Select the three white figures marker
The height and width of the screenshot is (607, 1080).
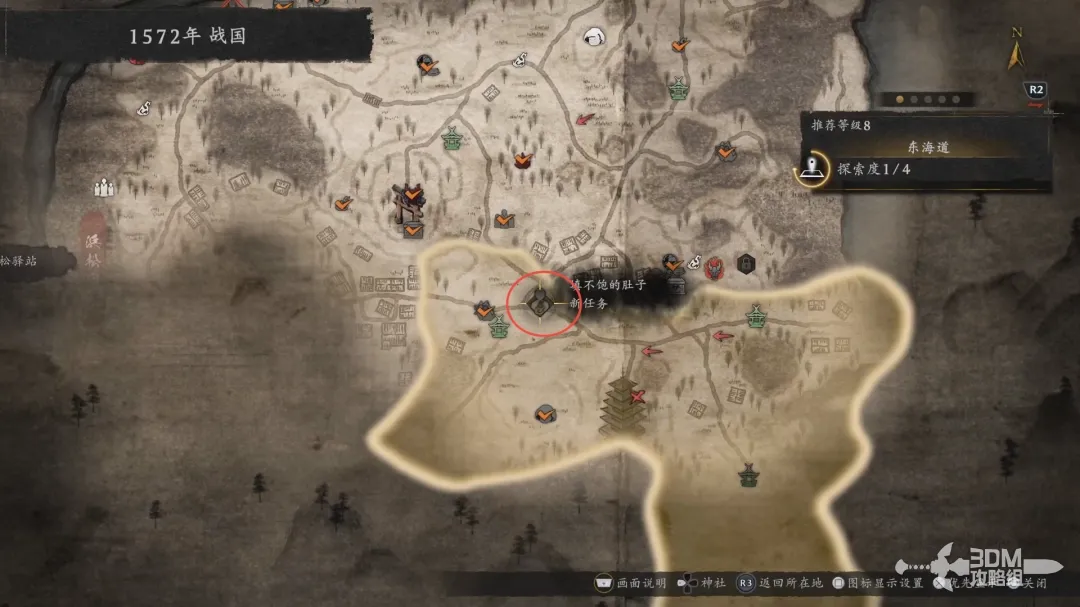[x=104, y=187]
